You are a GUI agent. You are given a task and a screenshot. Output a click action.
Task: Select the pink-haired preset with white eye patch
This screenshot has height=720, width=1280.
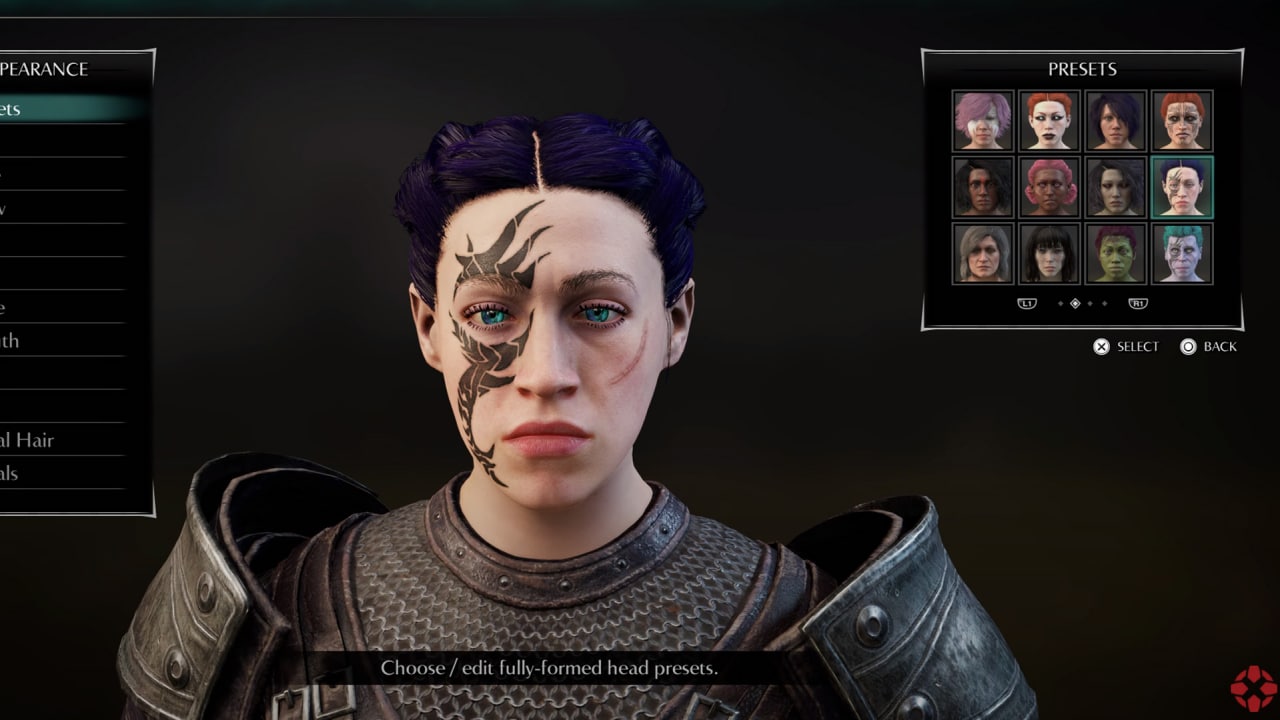click(x=983, y=121)
